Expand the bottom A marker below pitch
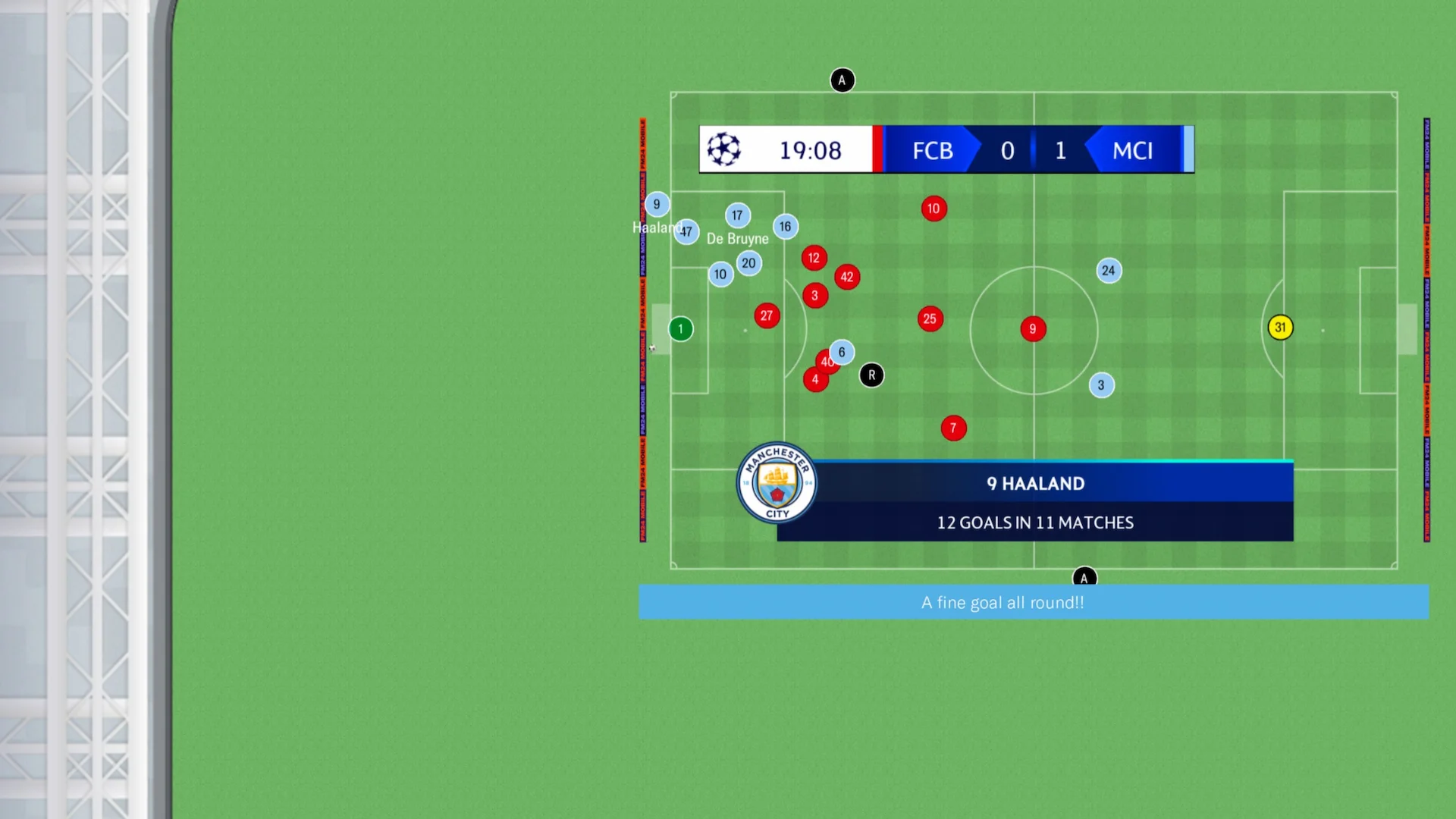The height and width of the screenshot is (819, 1456). (x=1084, y=577)
